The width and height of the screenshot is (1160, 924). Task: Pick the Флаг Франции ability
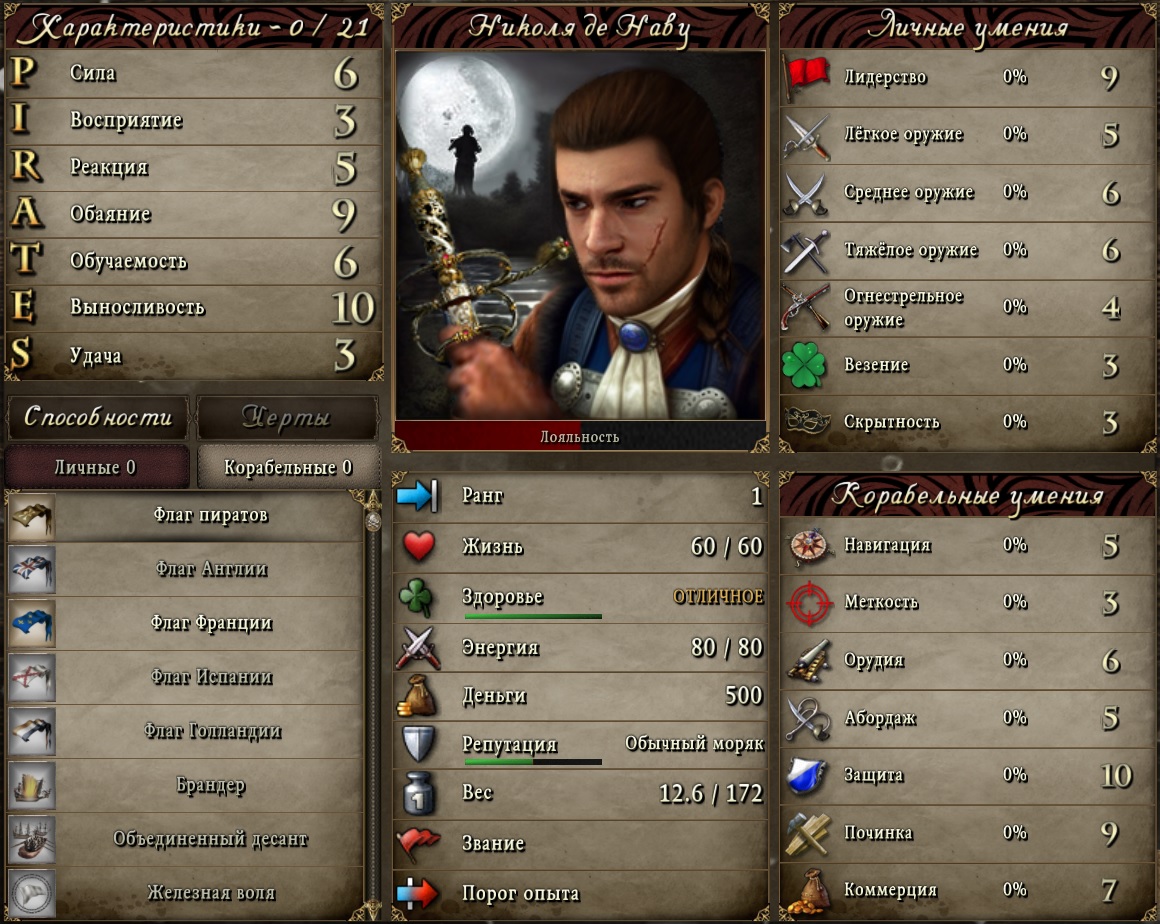185,624
